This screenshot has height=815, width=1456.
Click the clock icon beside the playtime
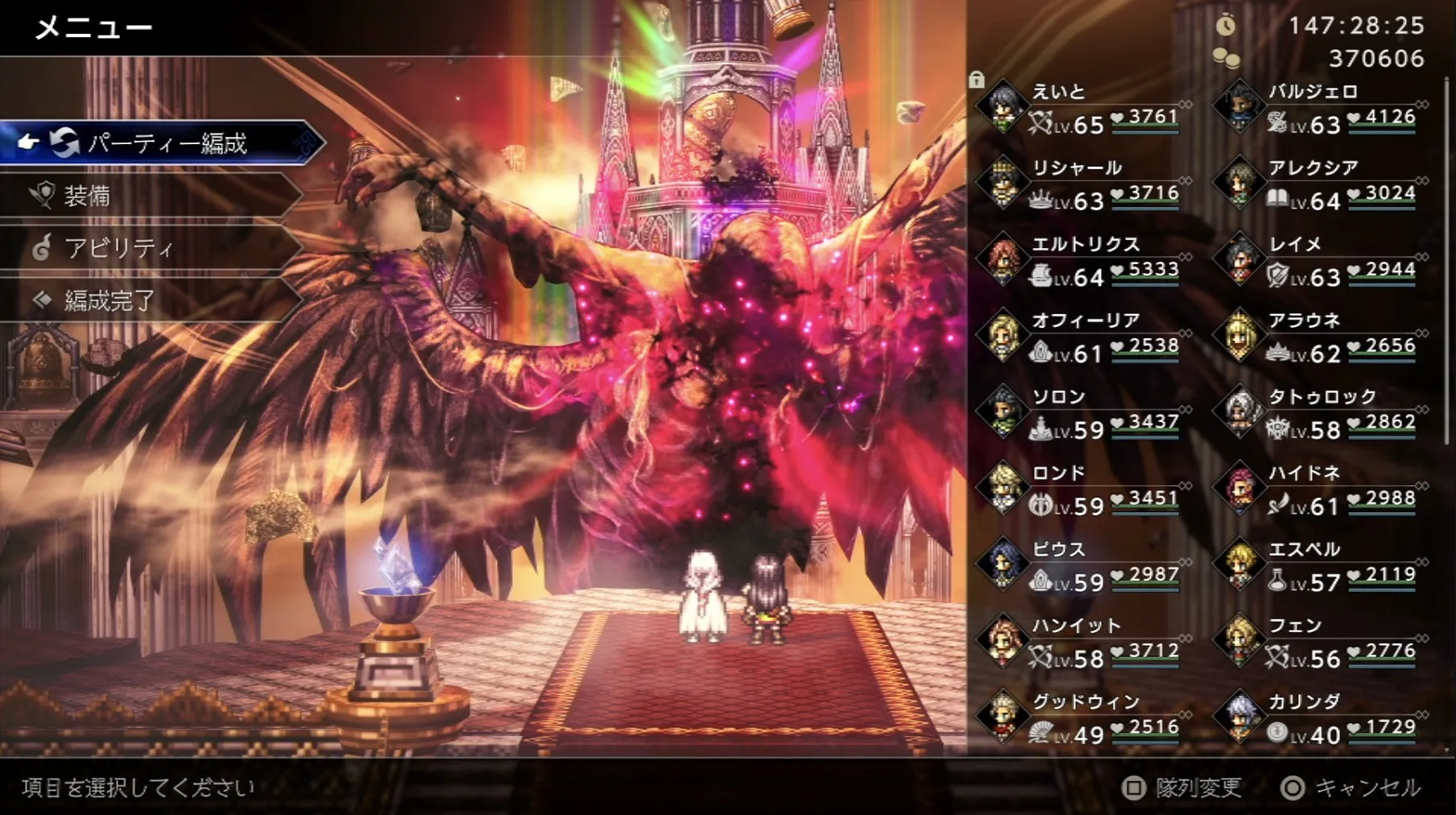pos(1227,24)
